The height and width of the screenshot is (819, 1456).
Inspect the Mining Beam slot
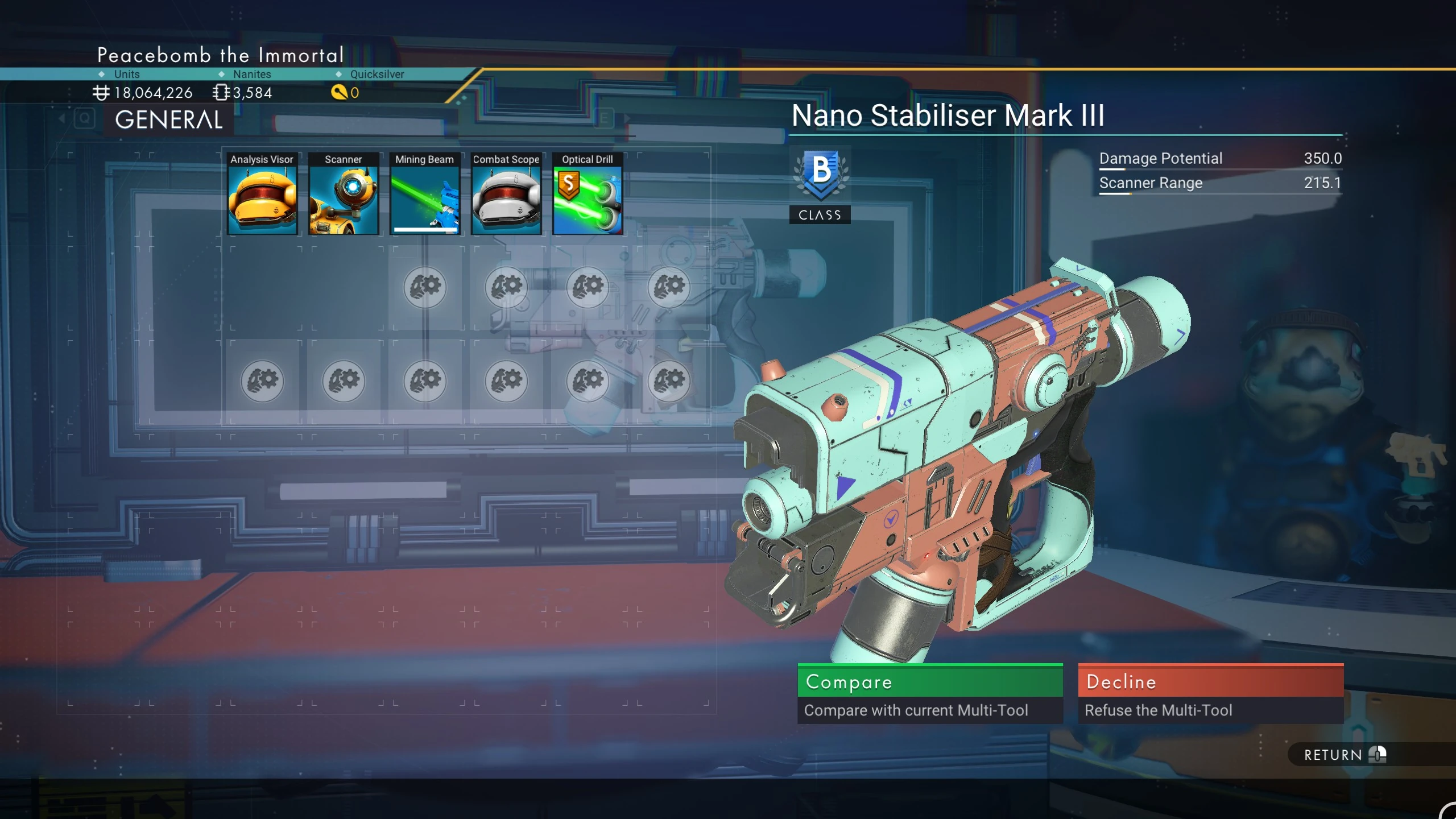coord(425,194)
